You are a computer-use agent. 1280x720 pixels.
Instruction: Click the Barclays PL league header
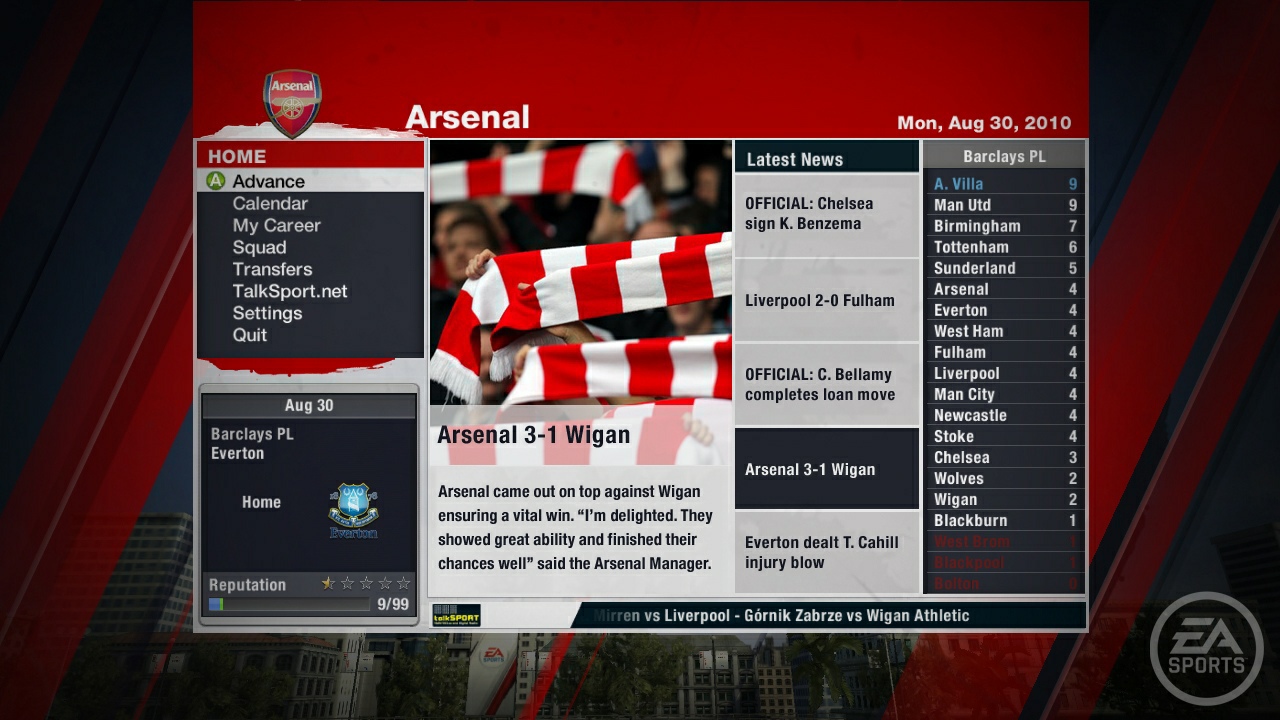[1004, 154]
